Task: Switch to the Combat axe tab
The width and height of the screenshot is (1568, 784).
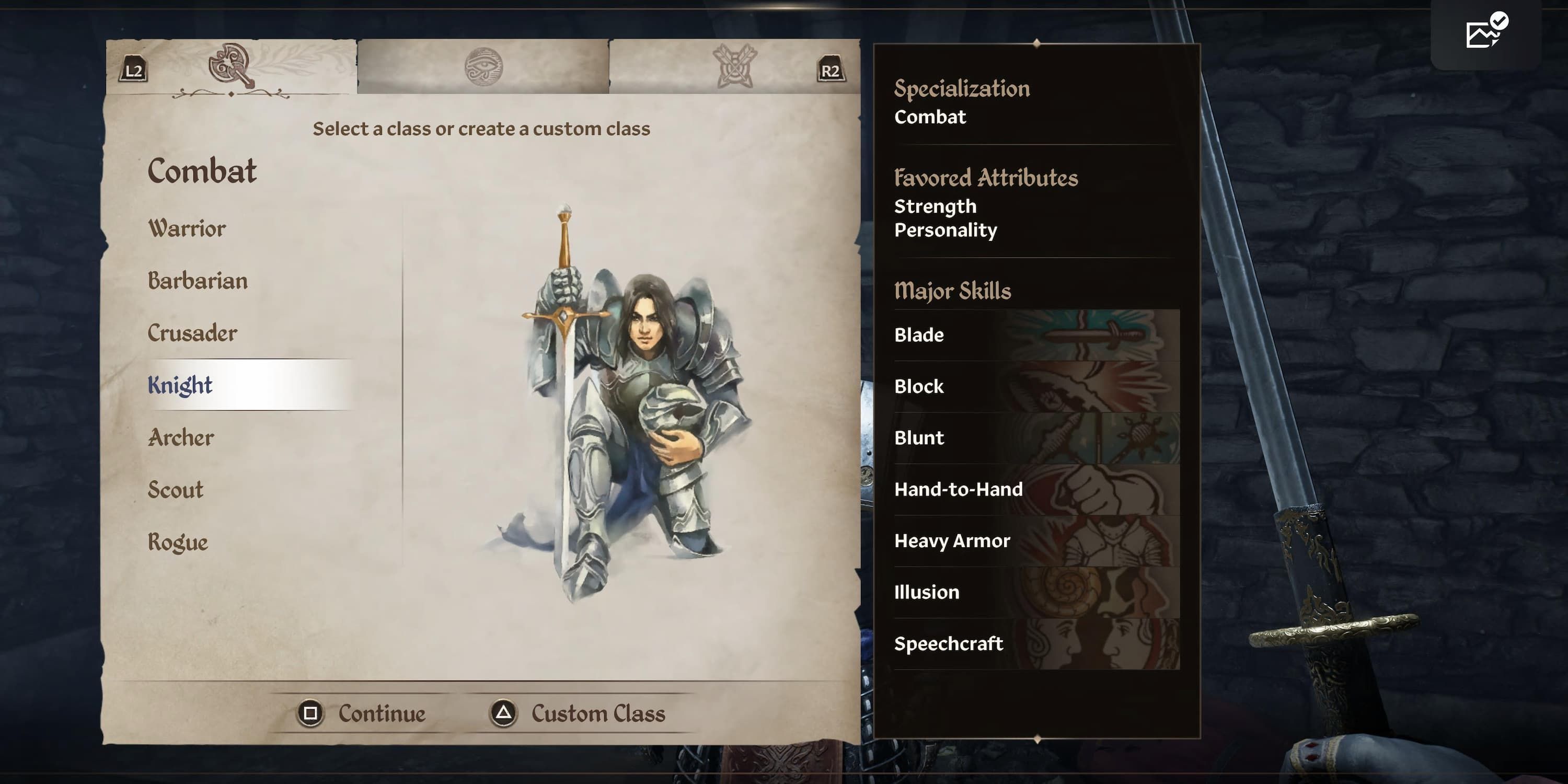Action: pos(232,66)
